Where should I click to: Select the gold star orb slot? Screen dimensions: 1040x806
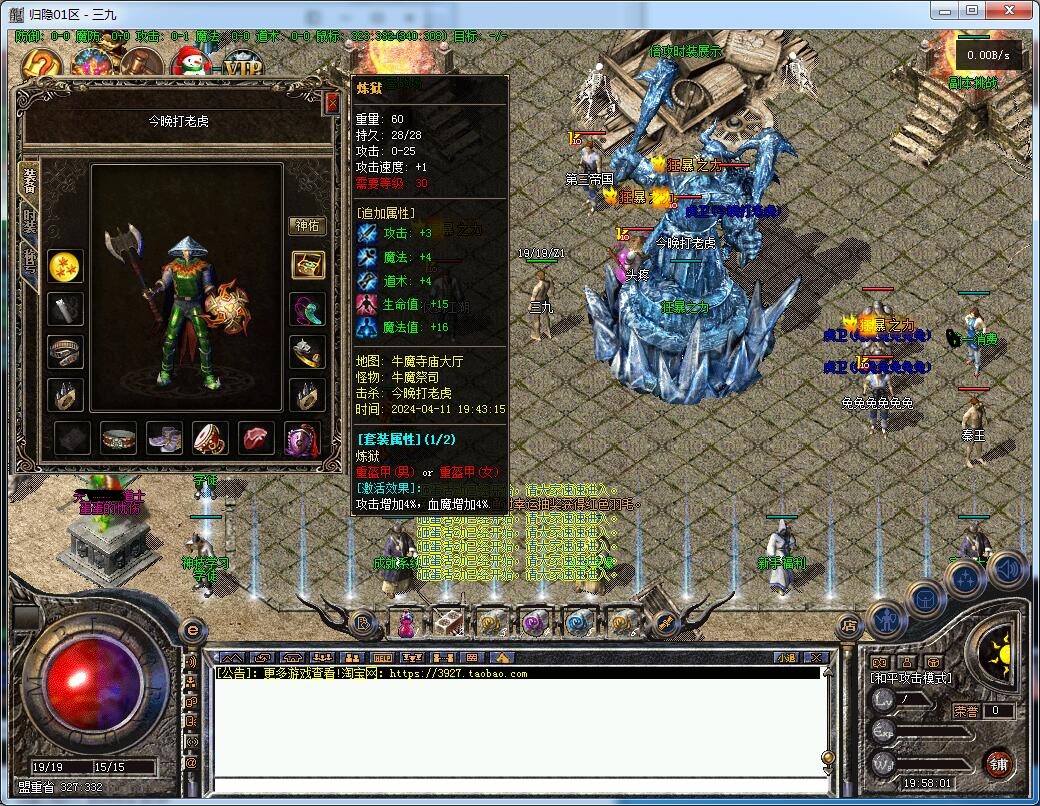(66, 266)
